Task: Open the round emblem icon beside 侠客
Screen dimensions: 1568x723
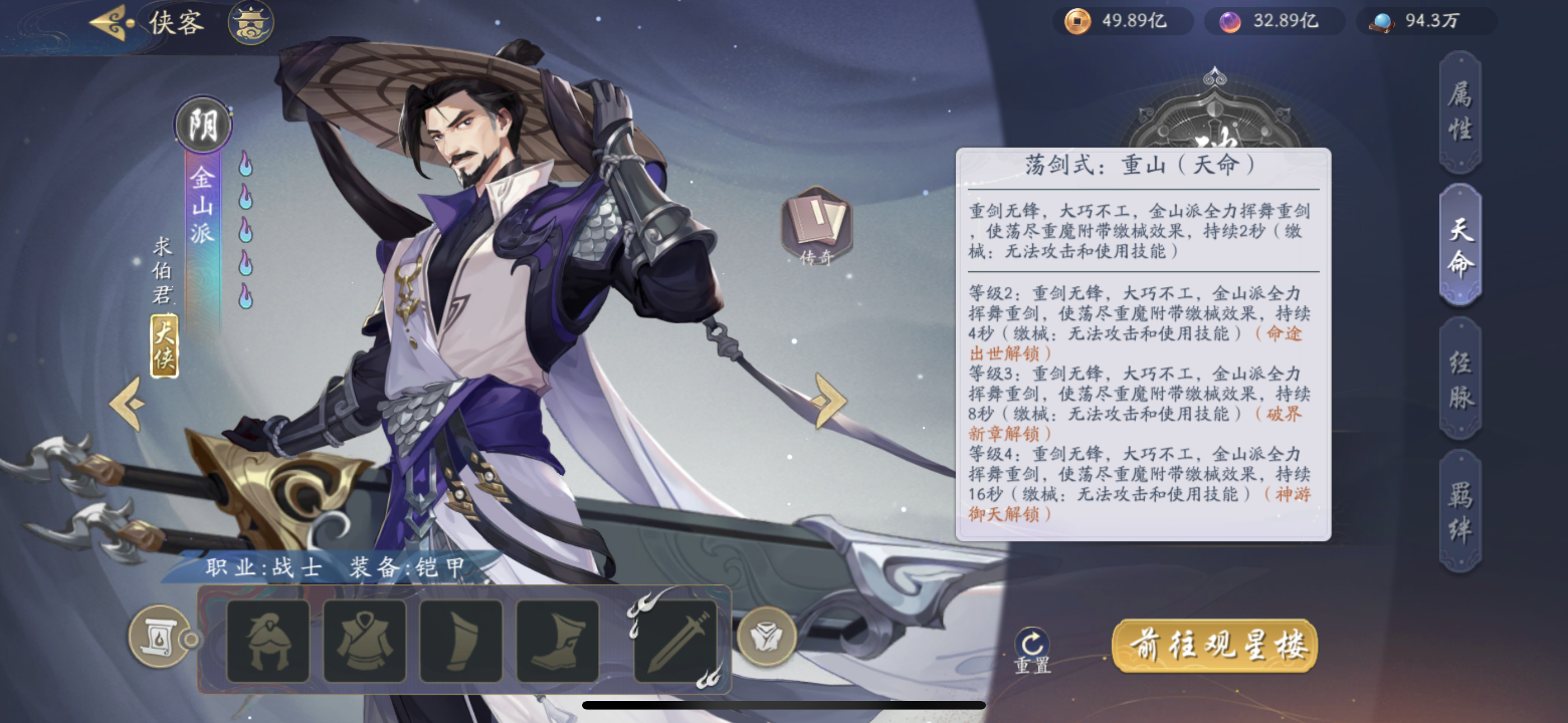Action: coord(251,22)
